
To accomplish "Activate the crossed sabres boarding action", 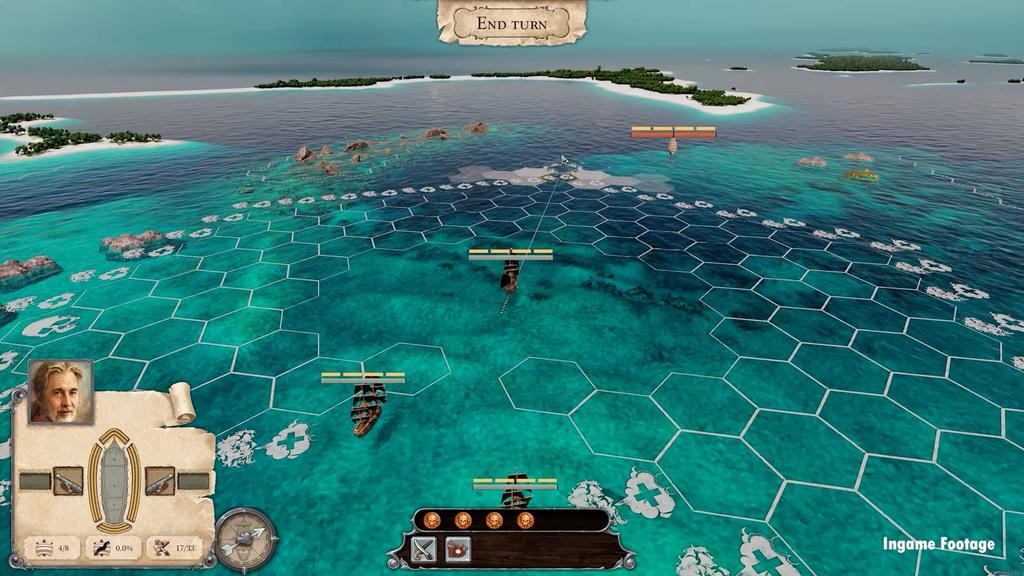I will [425, 549].
